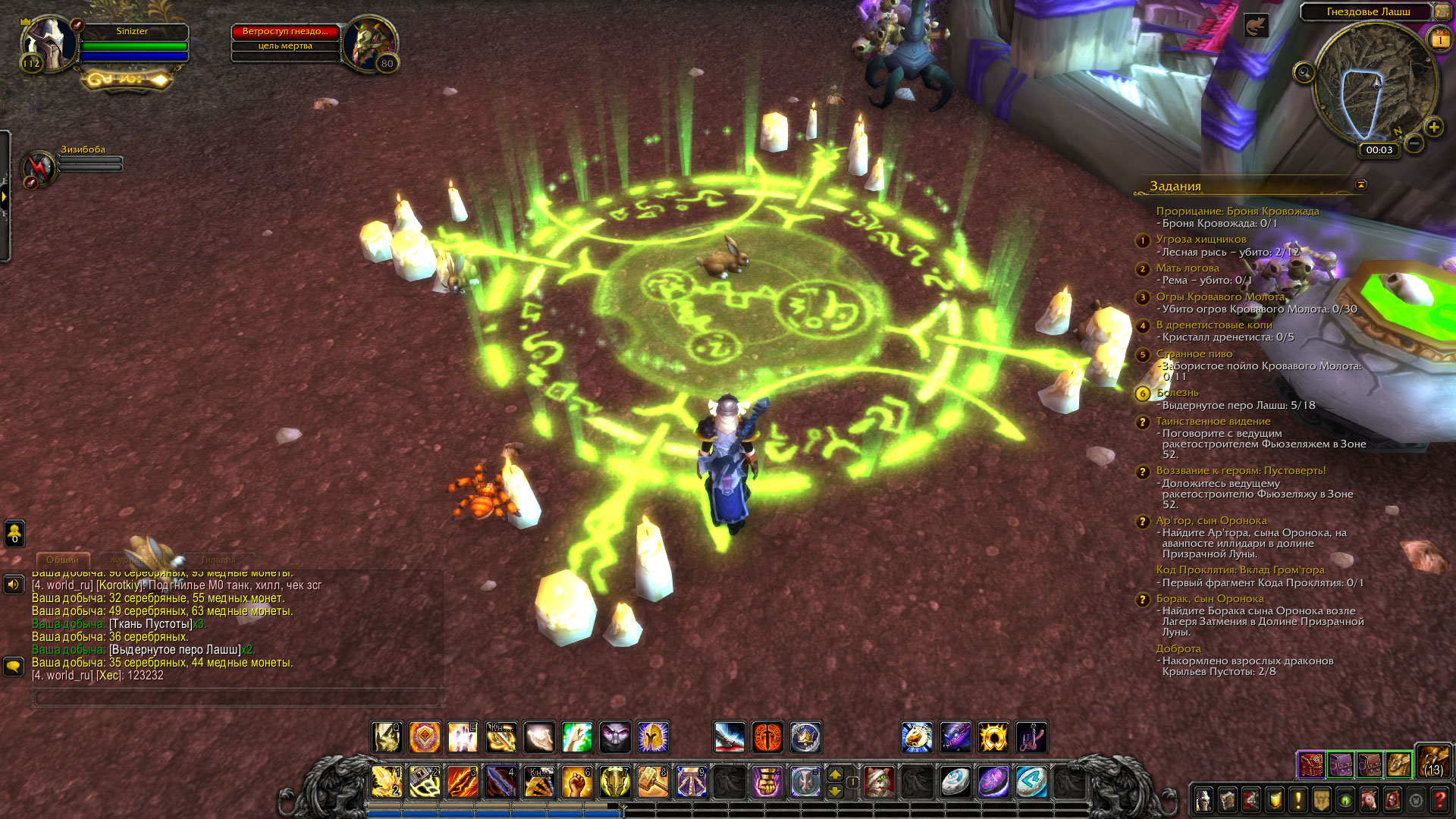Viewport: 1456px width, 819px height.
Task: Open the calendar next to the minimap
Action: [1439, 40]
